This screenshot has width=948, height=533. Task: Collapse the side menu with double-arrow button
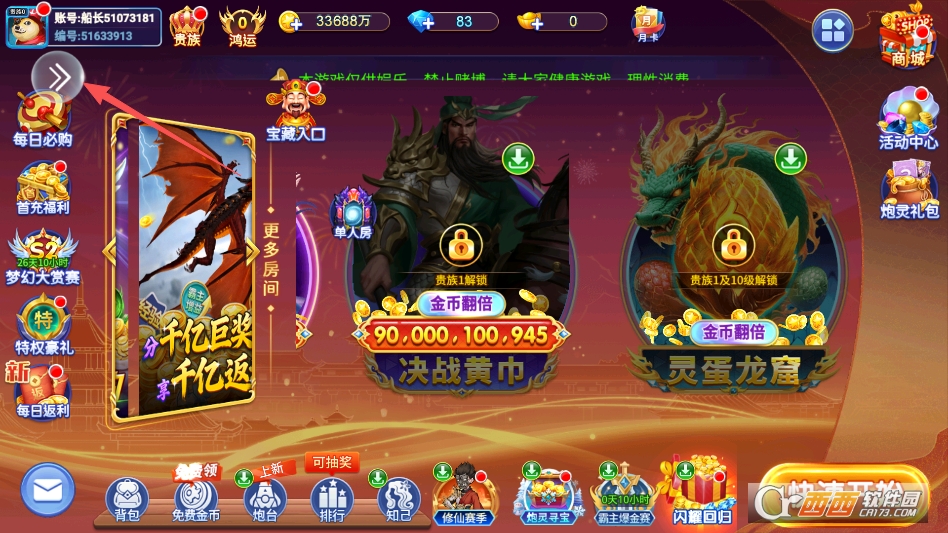[x=58, y=77]
